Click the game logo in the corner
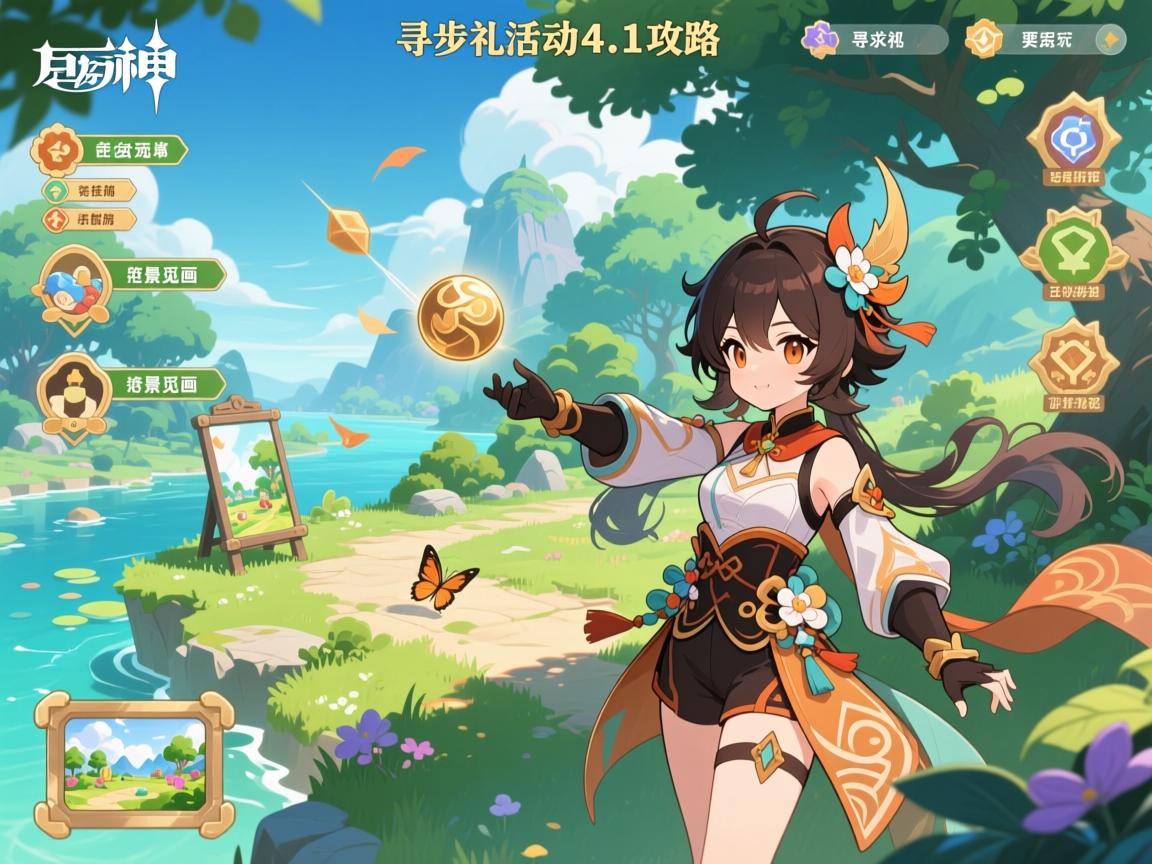1152x864 pixels. [x=104, y=70]
